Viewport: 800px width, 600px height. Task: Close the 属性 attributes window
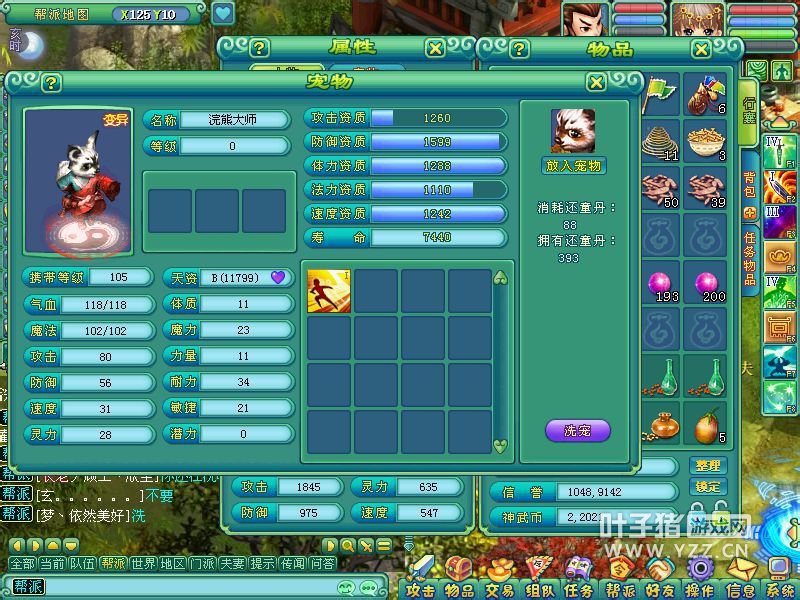click(x=435, y=48)
